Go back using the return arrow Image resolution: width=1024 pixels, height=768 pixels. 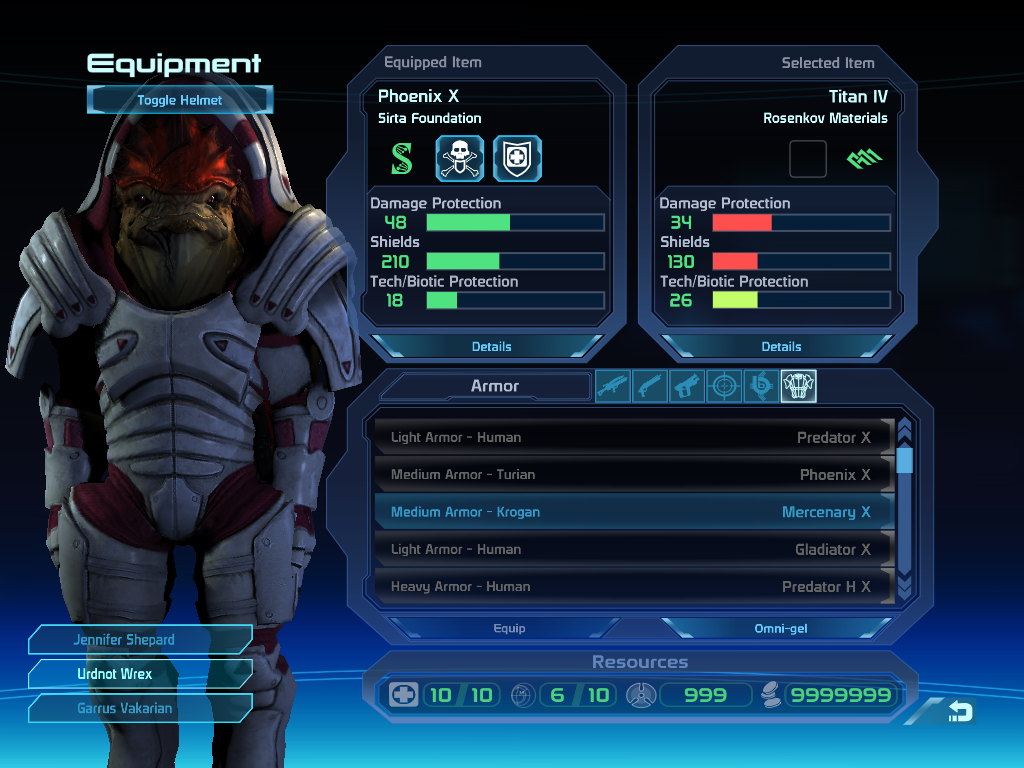click(960, 711)
